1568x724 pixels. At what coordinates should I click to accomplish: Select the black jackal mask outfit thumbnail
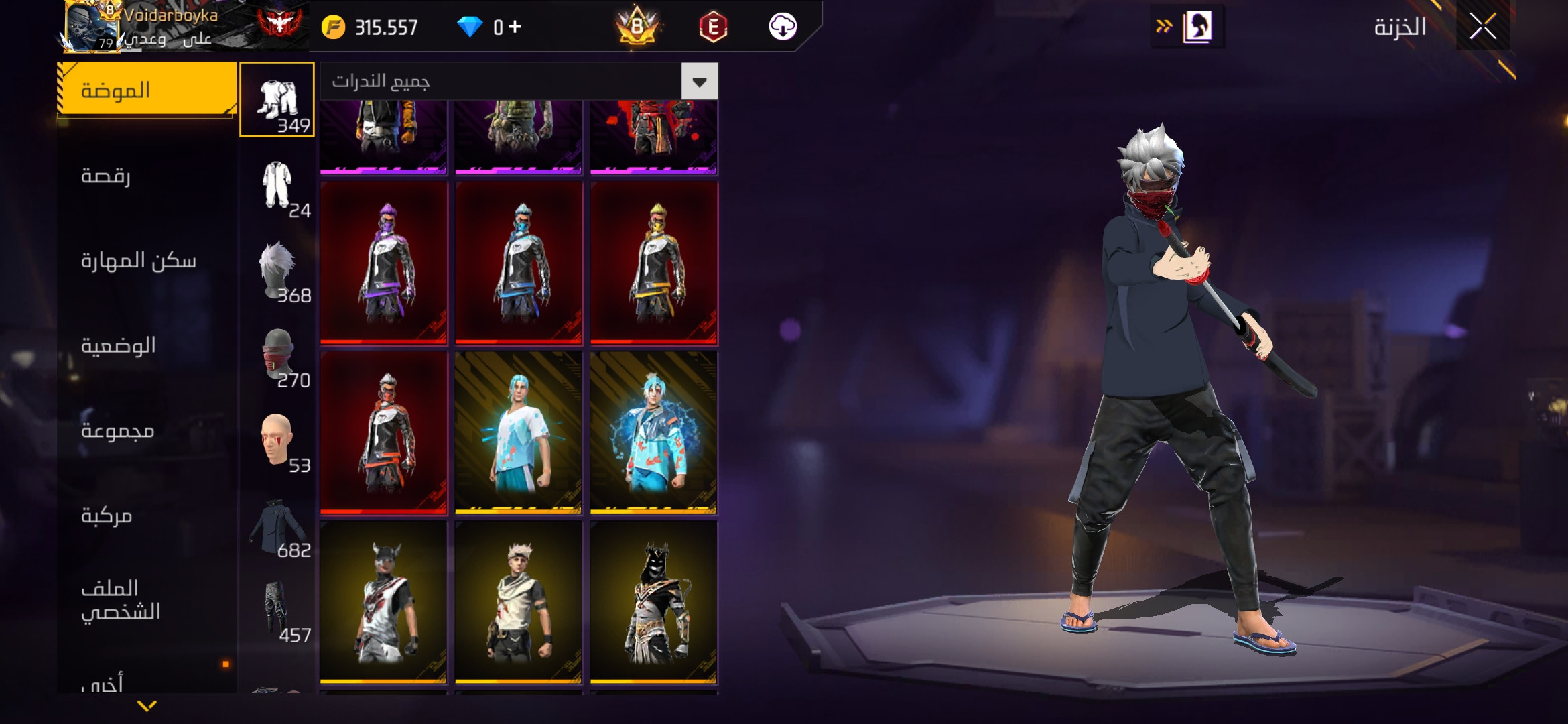654,602
